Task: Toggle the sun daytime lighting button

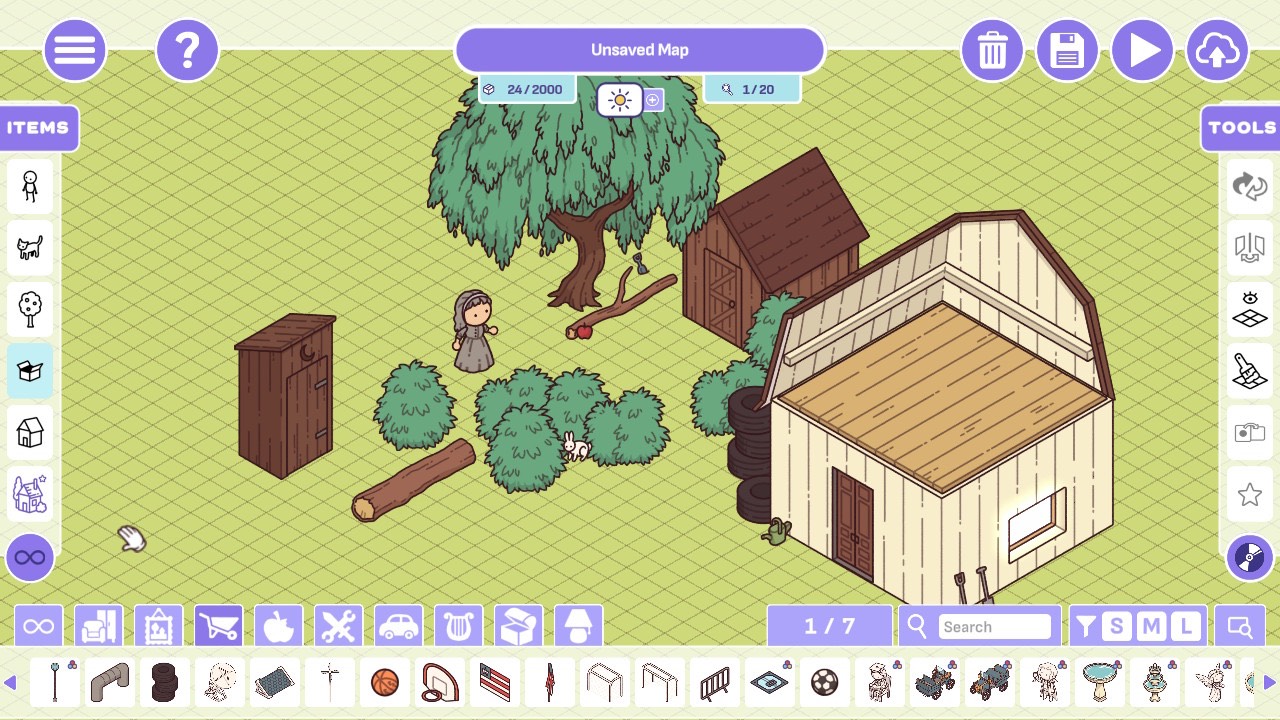Action: pos(620,100)
